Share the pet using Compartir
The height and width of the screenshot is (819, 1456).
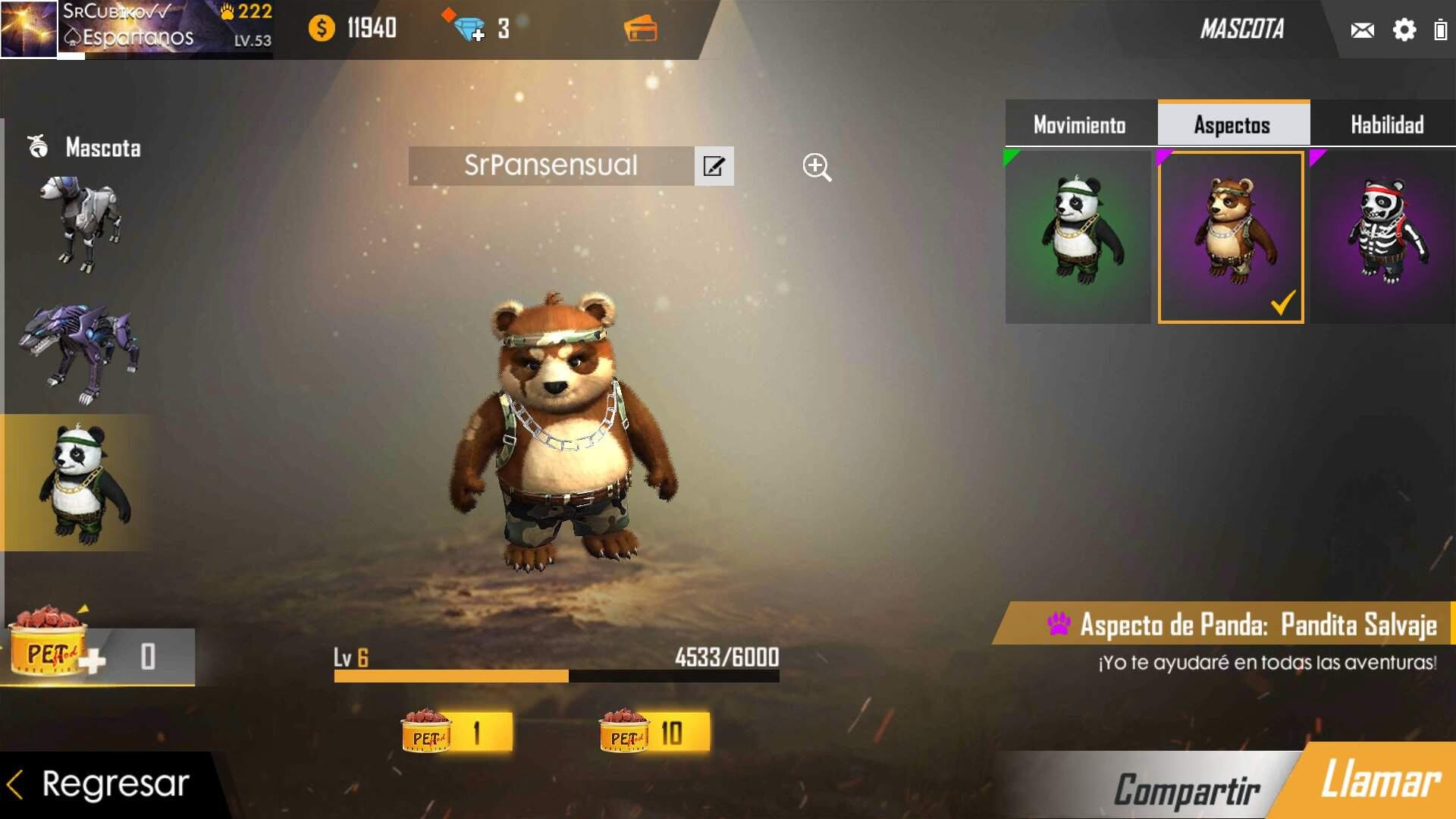(x=1186, y=789)
